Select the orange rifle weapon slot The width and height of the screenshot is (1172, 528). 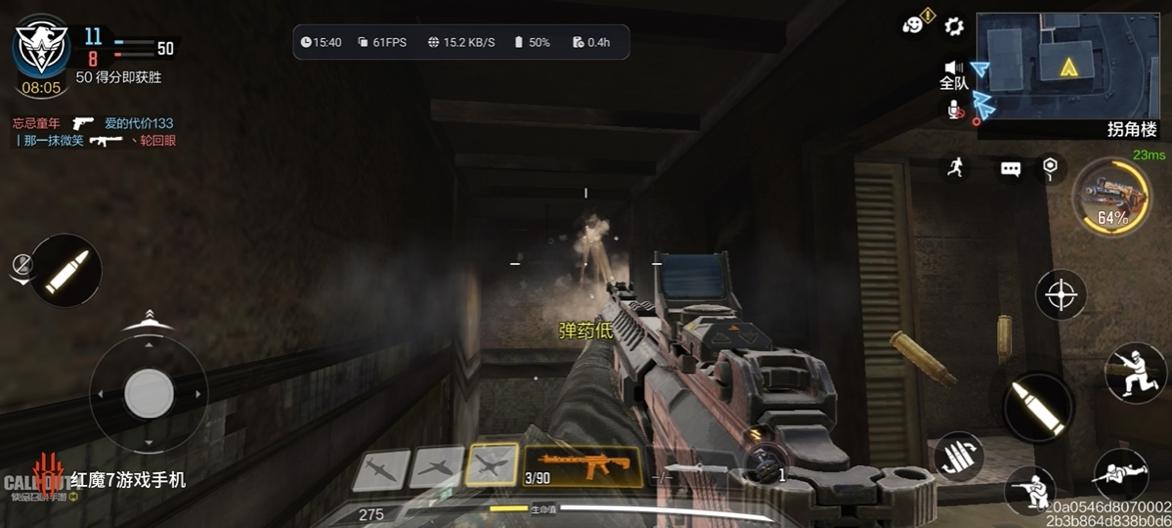[x=582, y=464]
